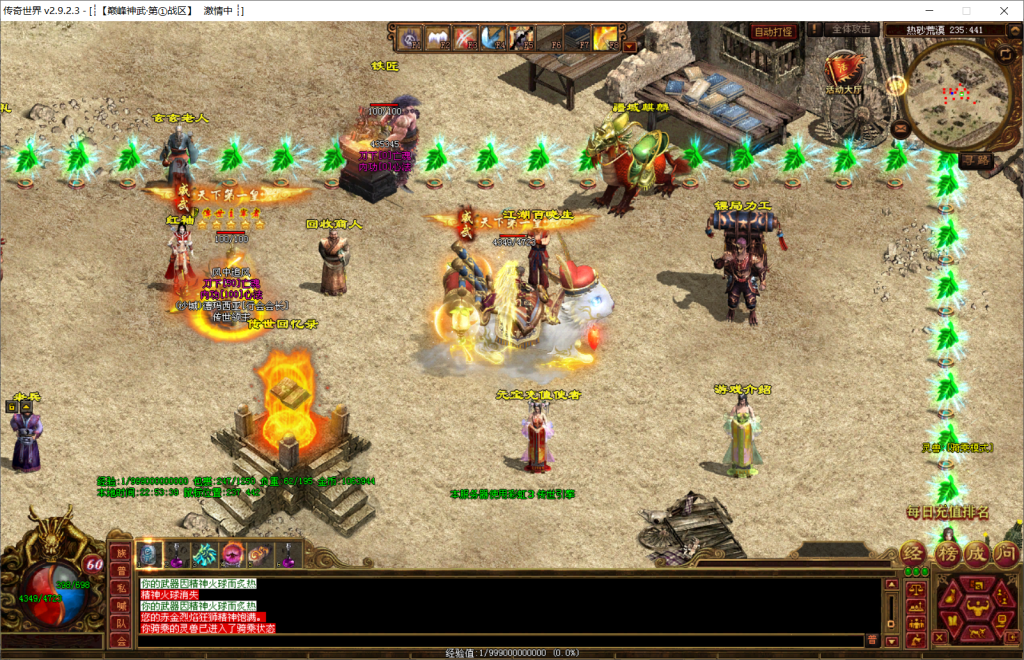
Task: Expand the skill bar dropdown arrow
Action: click(x=629, y=46)
